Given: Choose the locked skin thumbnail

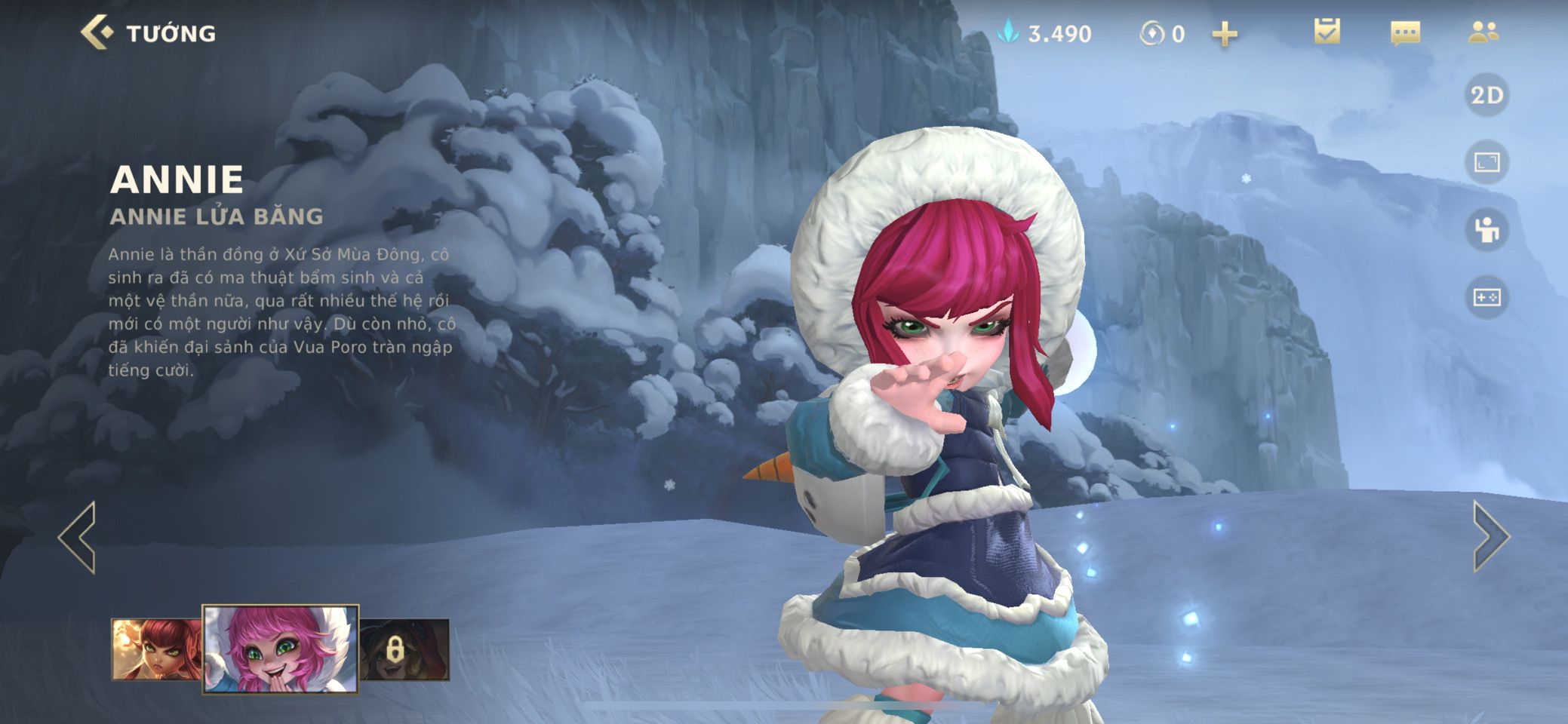Looking at the screenshot, I should pyautogui.click(x=404, y=649).
